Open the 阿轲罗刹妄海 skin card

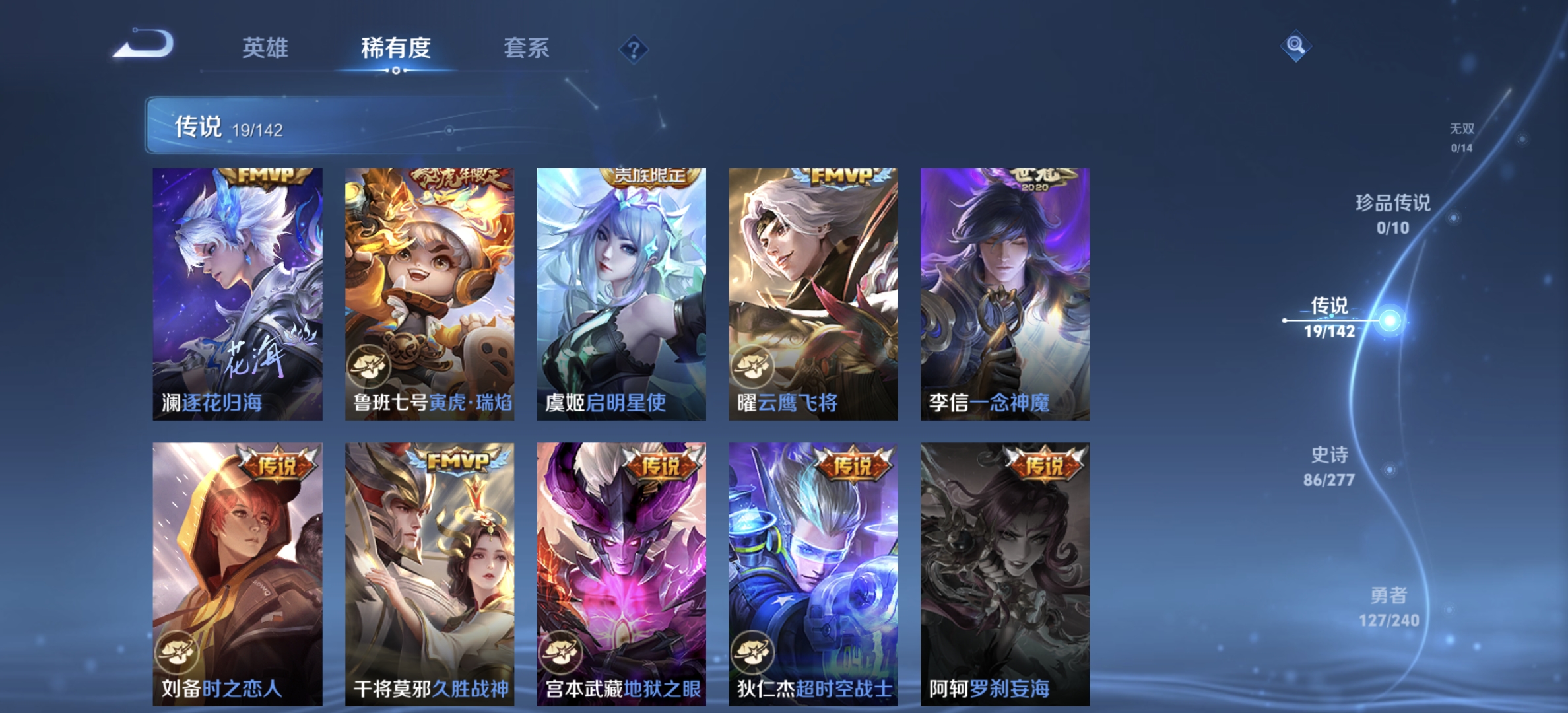(x=1004, y=574)
